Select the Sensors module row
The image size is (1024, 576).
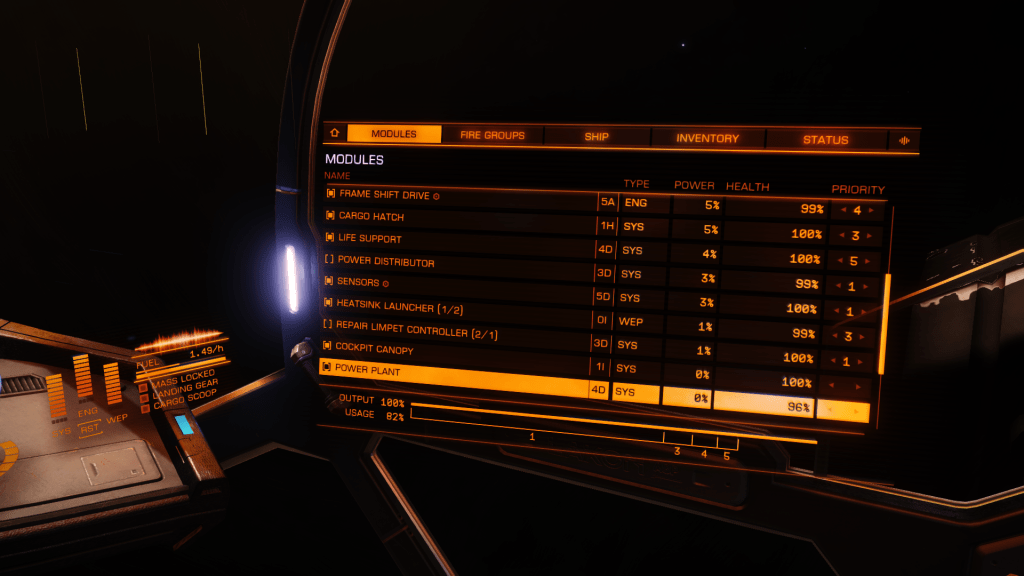[460, 284]
